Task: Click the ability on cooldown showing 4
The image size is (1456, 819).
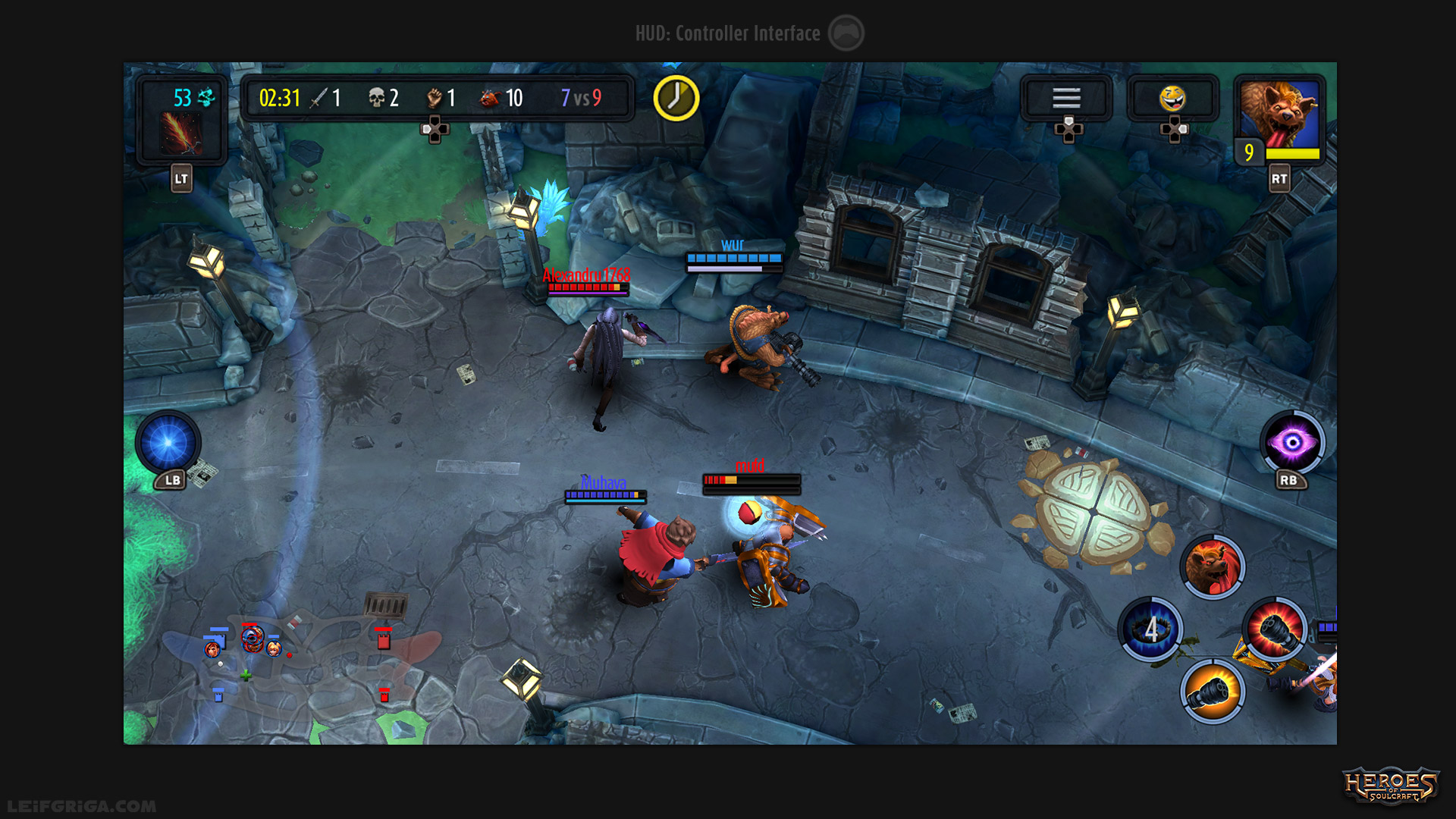Action: 1150,629
